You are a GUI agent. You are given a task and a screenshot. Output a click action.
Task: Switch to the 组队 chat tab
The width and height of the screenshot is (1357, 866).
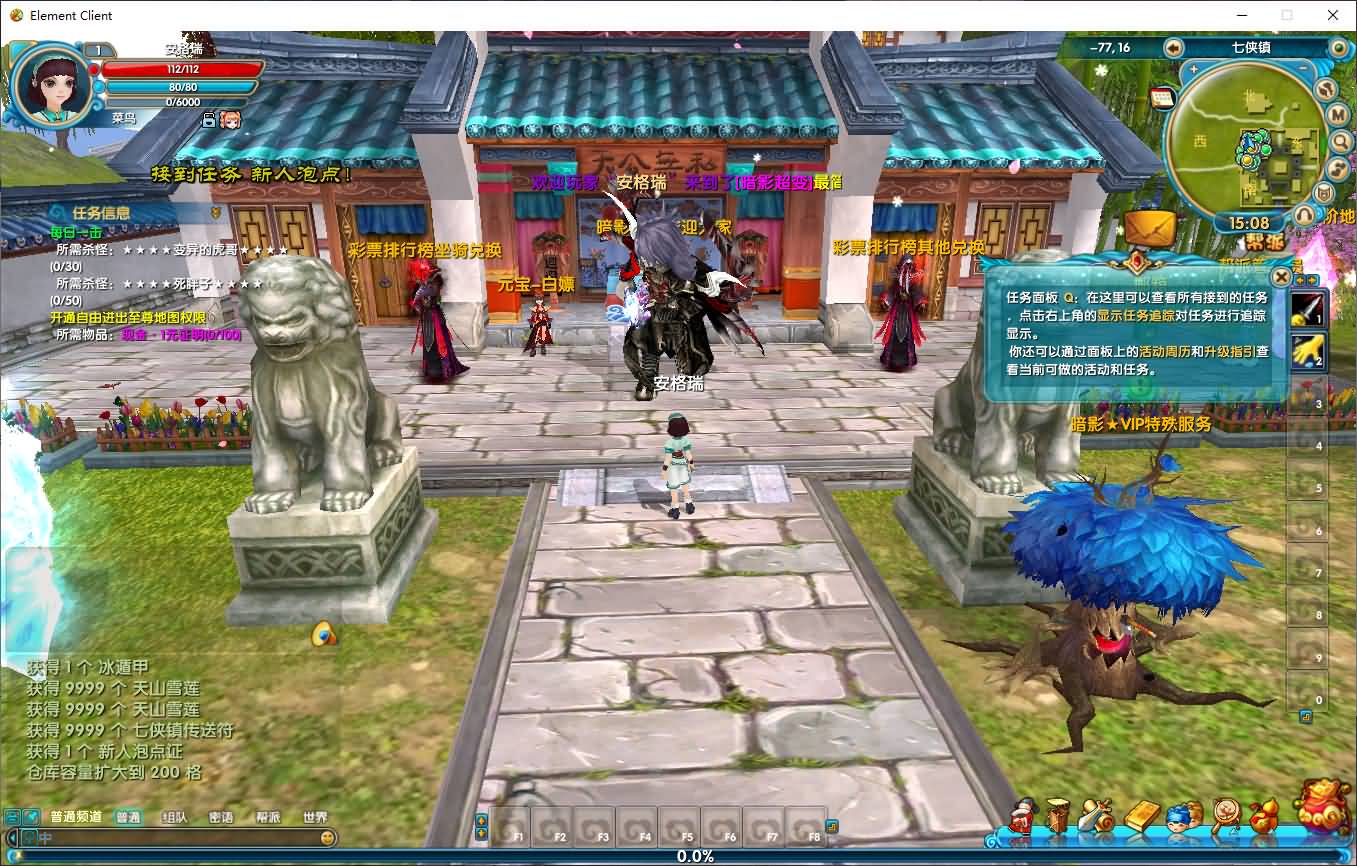(x=175, y=817)
